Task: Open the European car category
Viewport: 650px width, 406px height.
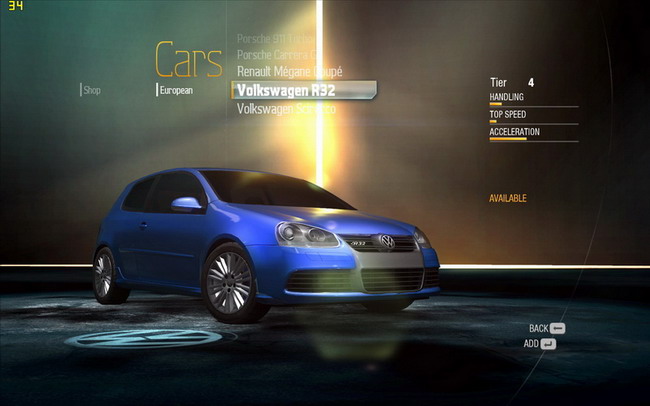Action: 176,90
